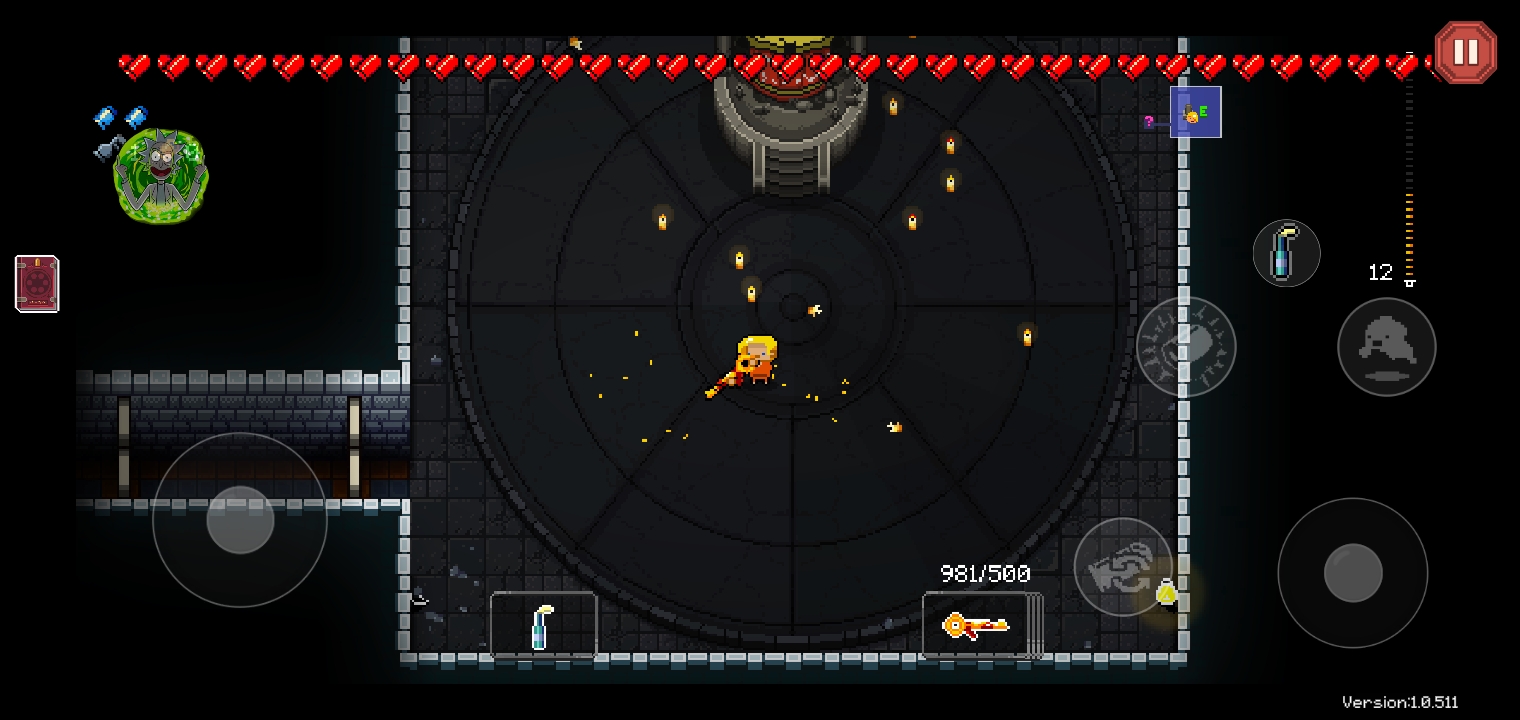Open the minimap in the corner
The height and width of the screenshot is (720, 1520).
(1195, 113)
